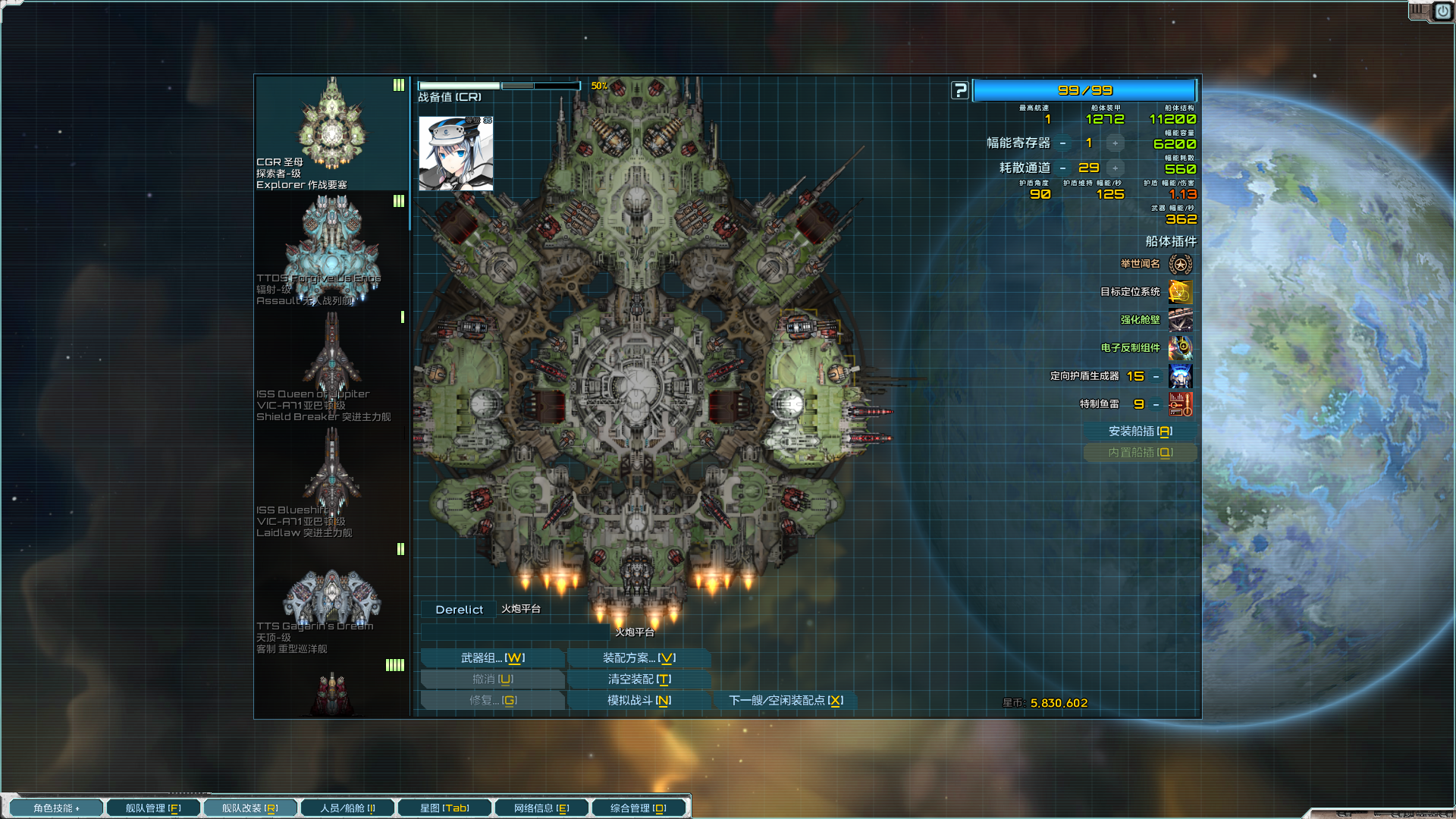
Task: Increase 耗散通道 vents with plus
Action: tap(1115, 168)
